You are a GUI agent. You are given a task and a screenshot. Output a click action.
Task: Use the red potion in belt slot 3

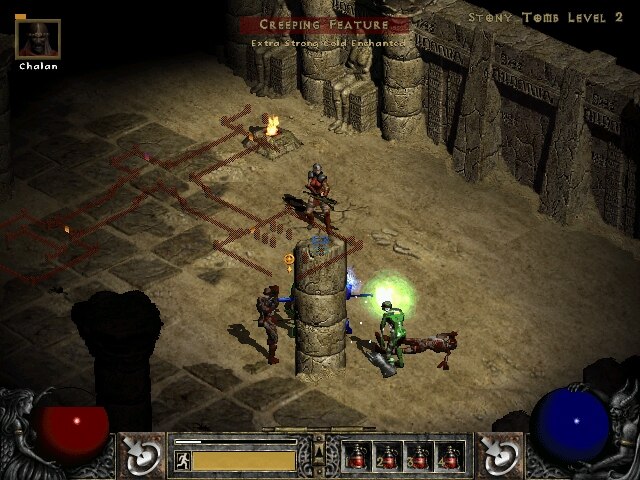pos(419,456)
